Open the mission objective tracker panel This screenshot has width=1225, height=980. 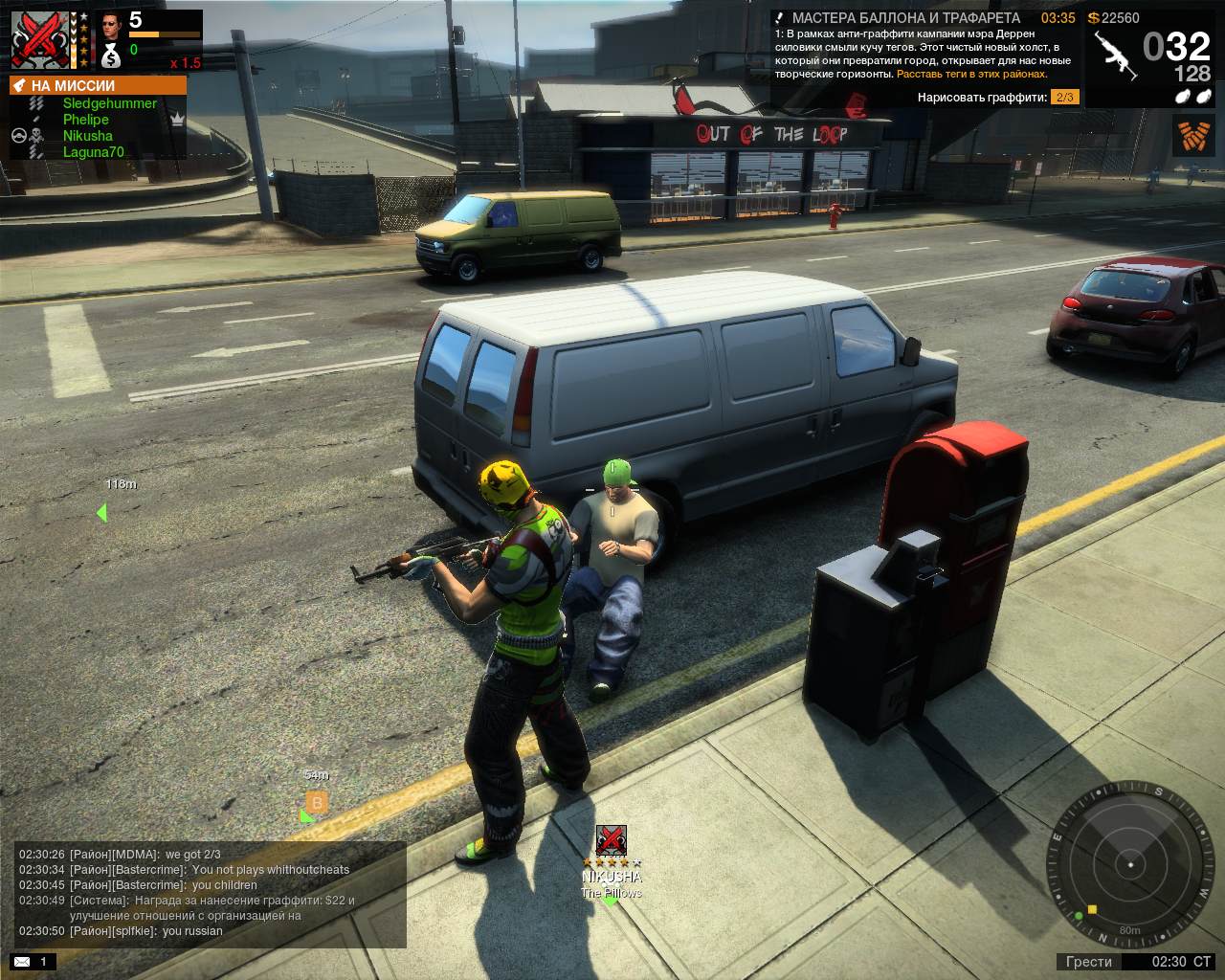click(x=924, y=57)
